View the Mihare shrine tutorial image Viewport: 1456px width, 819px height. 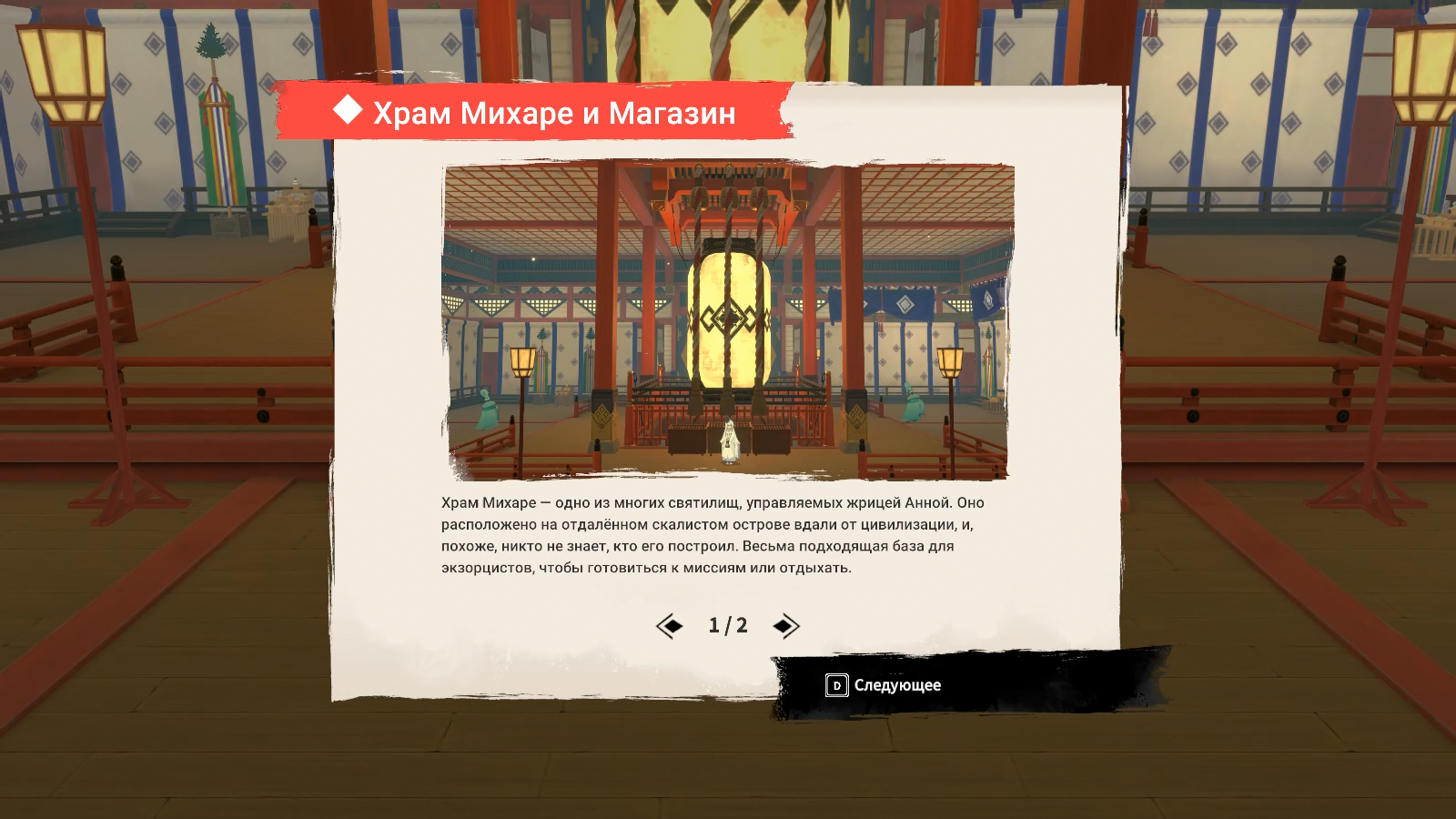click(728, 321)
